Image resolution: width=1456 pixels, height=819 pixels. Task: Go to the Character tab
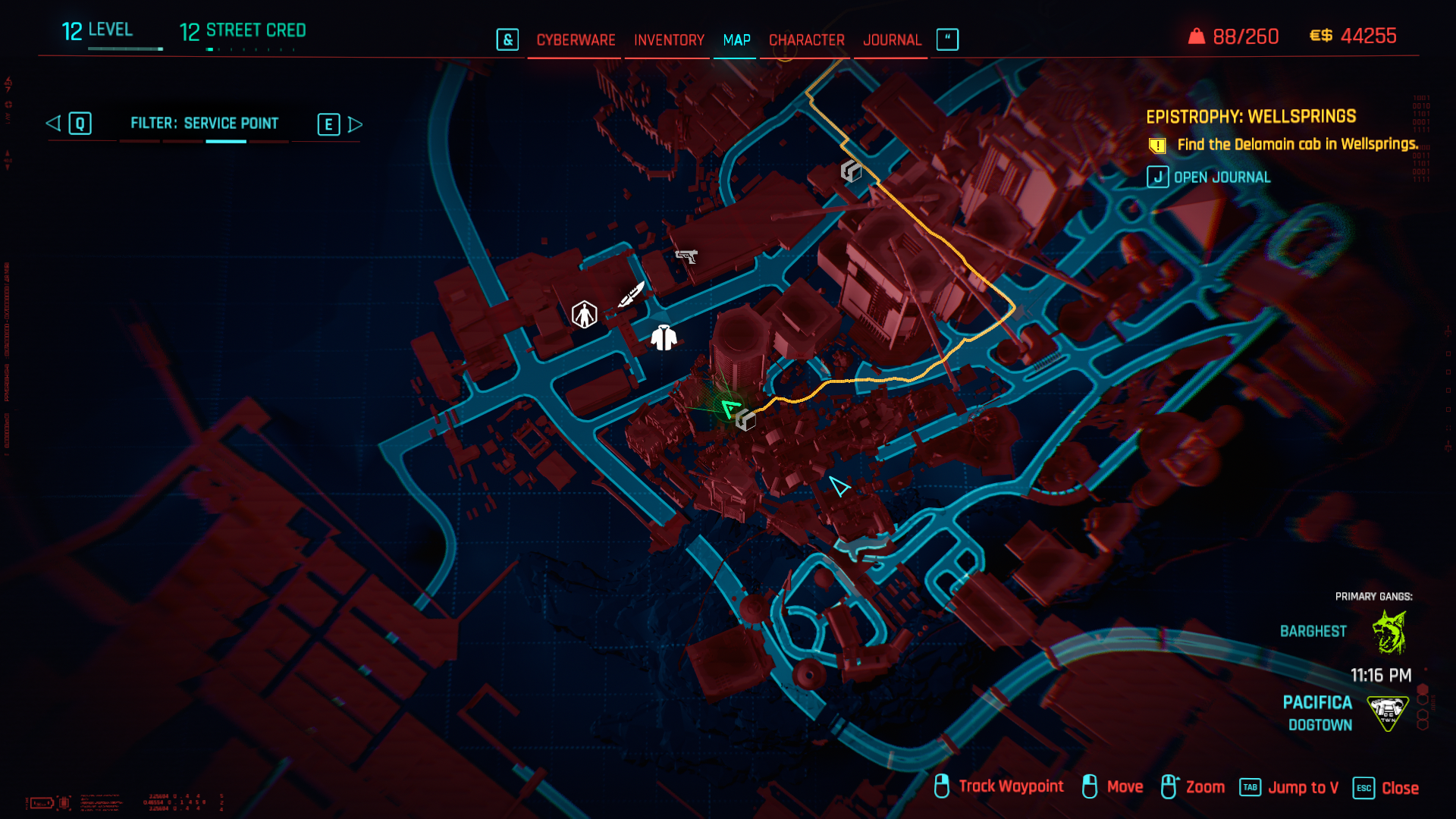(x=806, y=40)
